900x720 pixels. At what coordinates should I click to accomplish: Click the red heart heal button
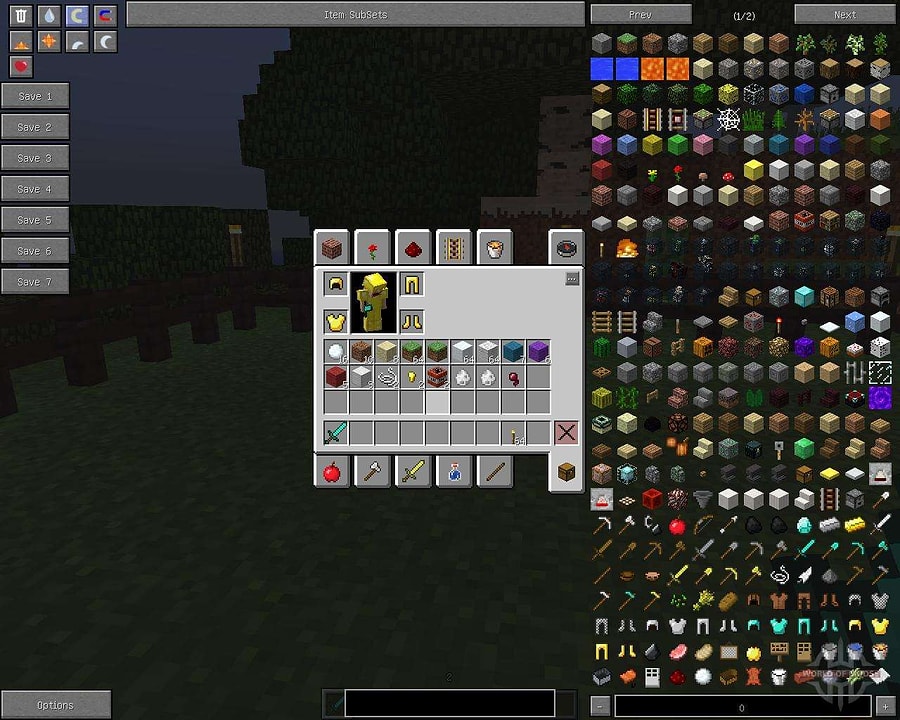point(21,67)
